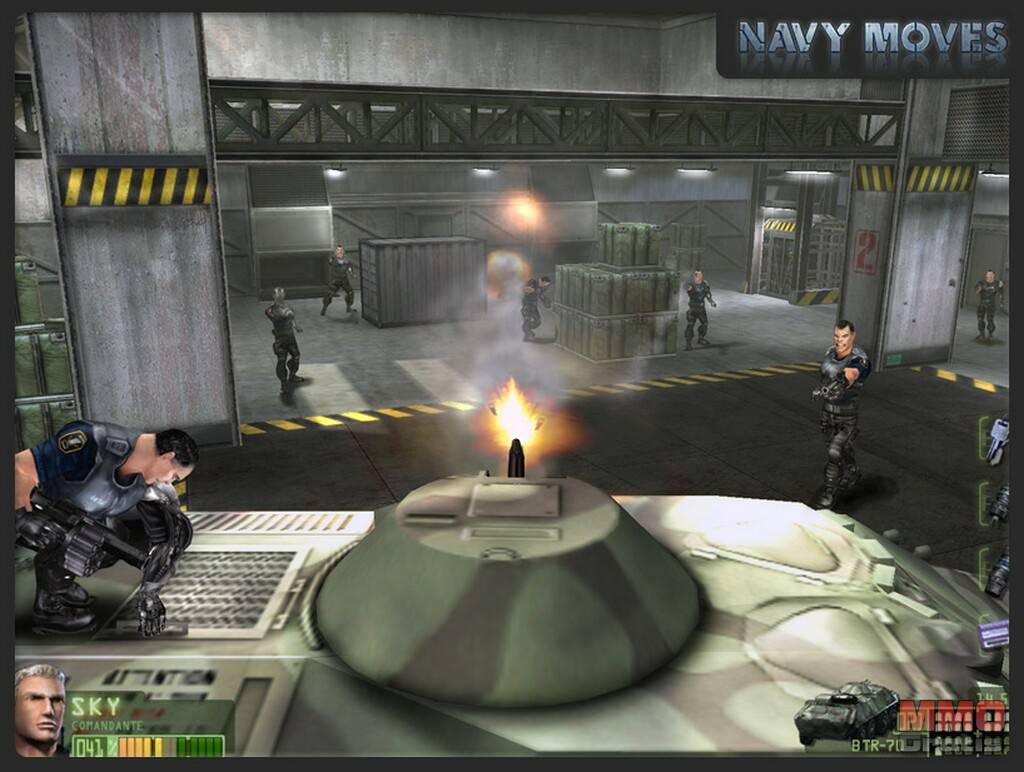Viewport: 1024px width, 772px height.
Task: Choose the key item in the side inventory
Action: 996,441
